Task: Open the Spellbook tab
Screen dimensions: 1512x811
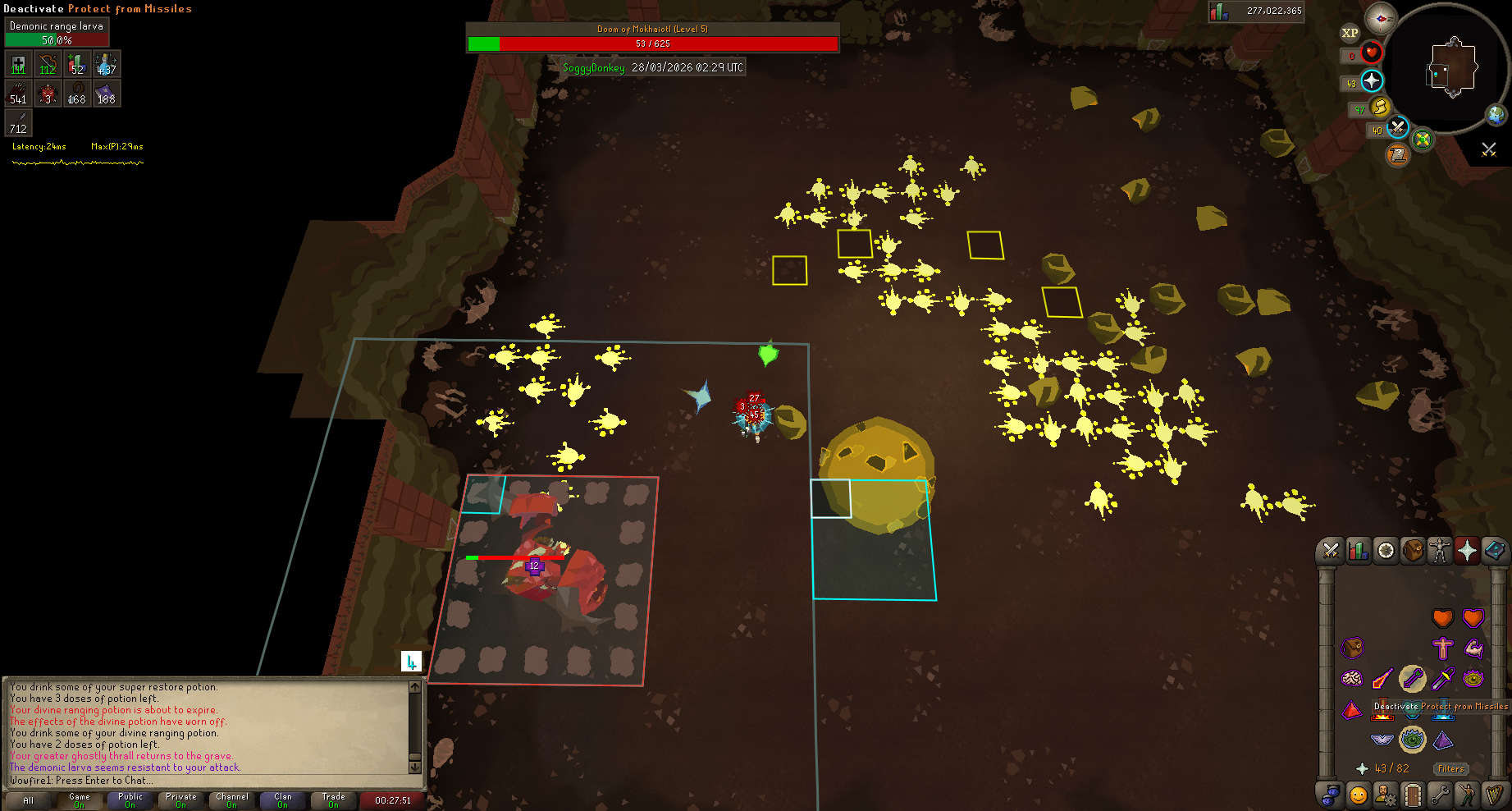Action: coord(1494,551)
